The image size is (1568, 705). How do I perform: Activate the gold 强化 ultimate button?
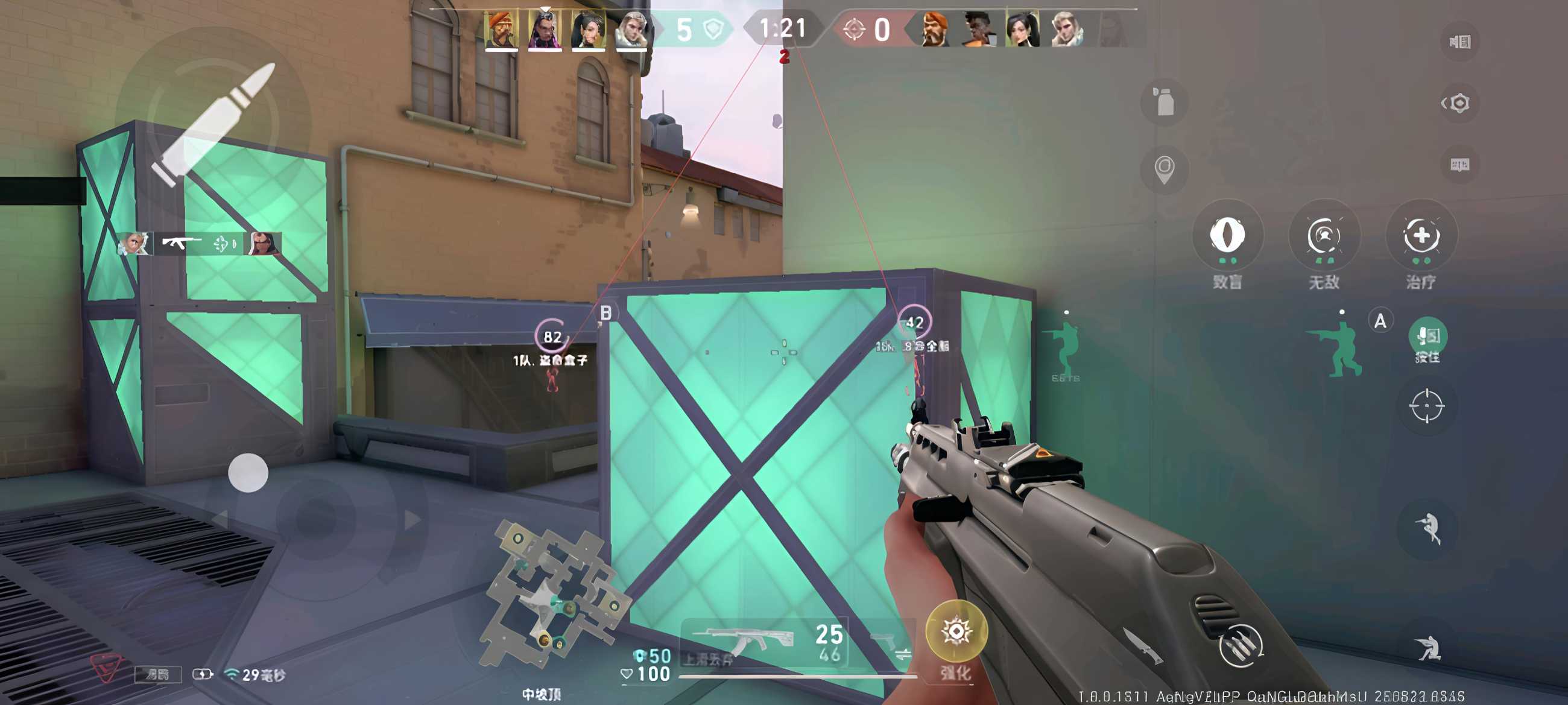pos(956,632)
